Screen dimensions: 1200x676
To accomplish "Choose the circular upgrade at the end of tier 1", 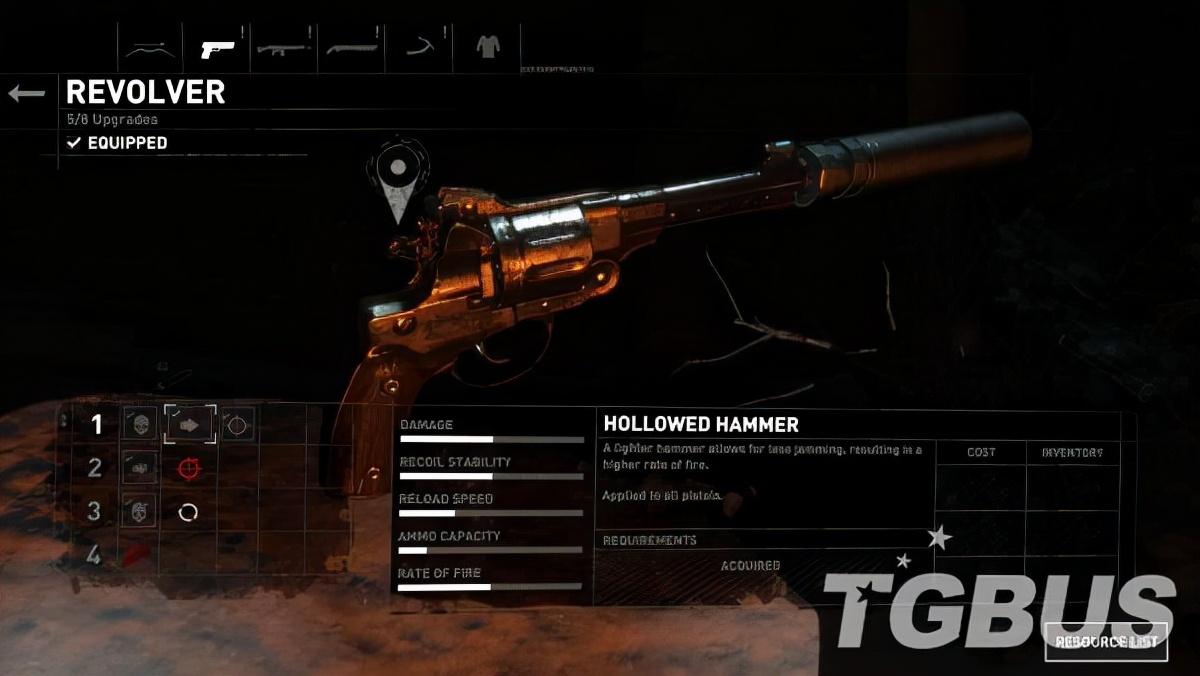I will tap(237, 424).
